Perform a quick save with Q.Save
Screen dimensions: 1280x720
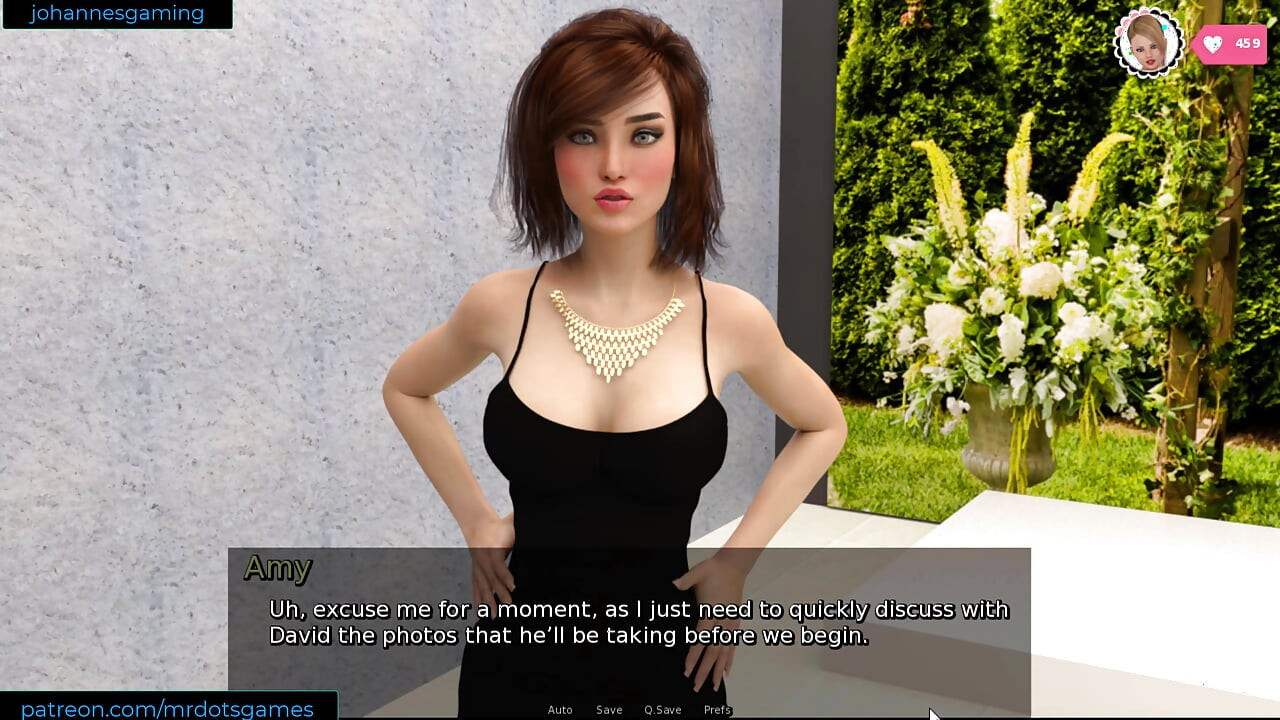[x=662, y=710]
